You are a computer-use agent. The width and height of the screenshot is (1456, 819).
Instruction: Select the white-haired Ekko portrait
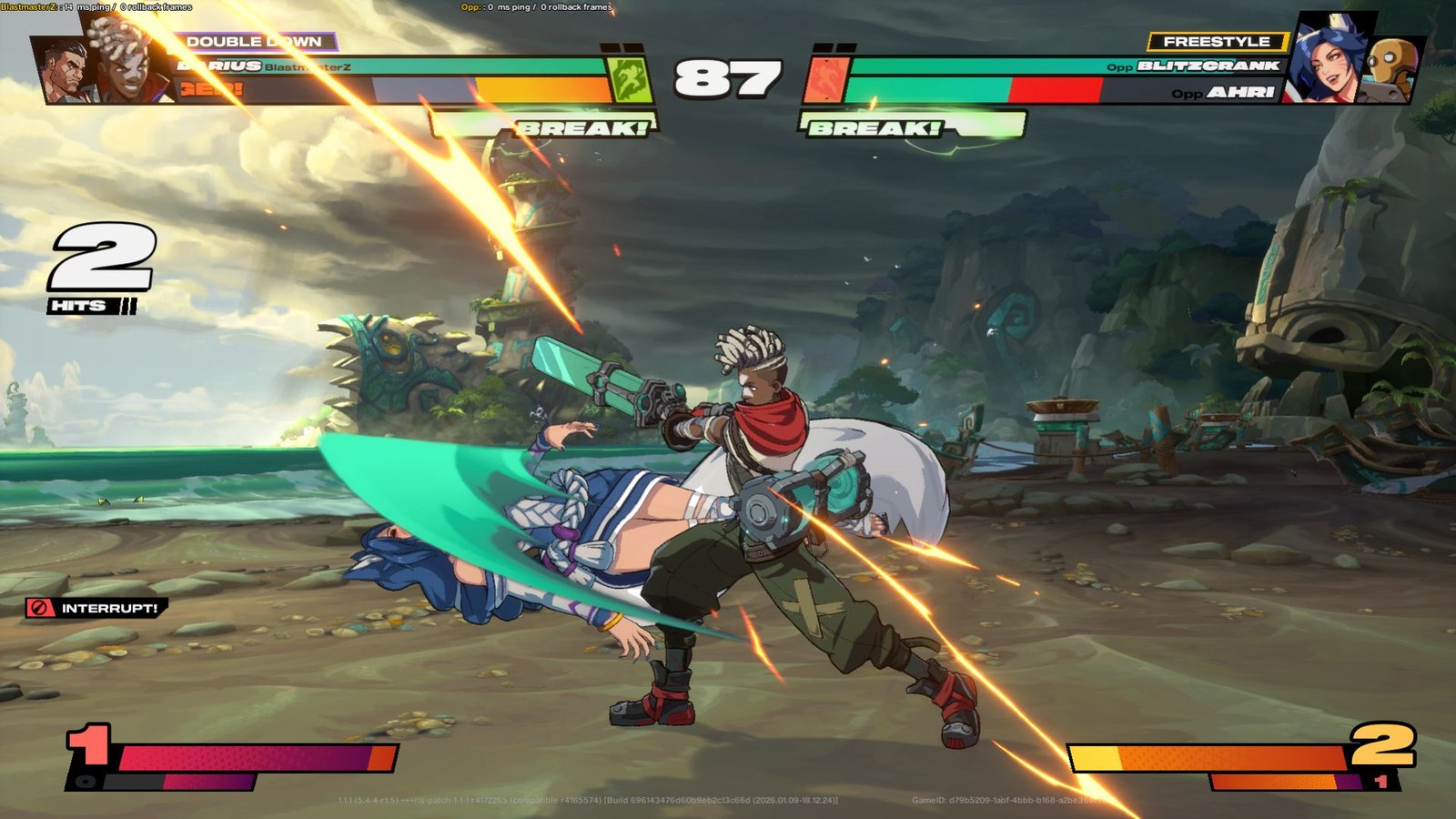click(x=129, y=61)
